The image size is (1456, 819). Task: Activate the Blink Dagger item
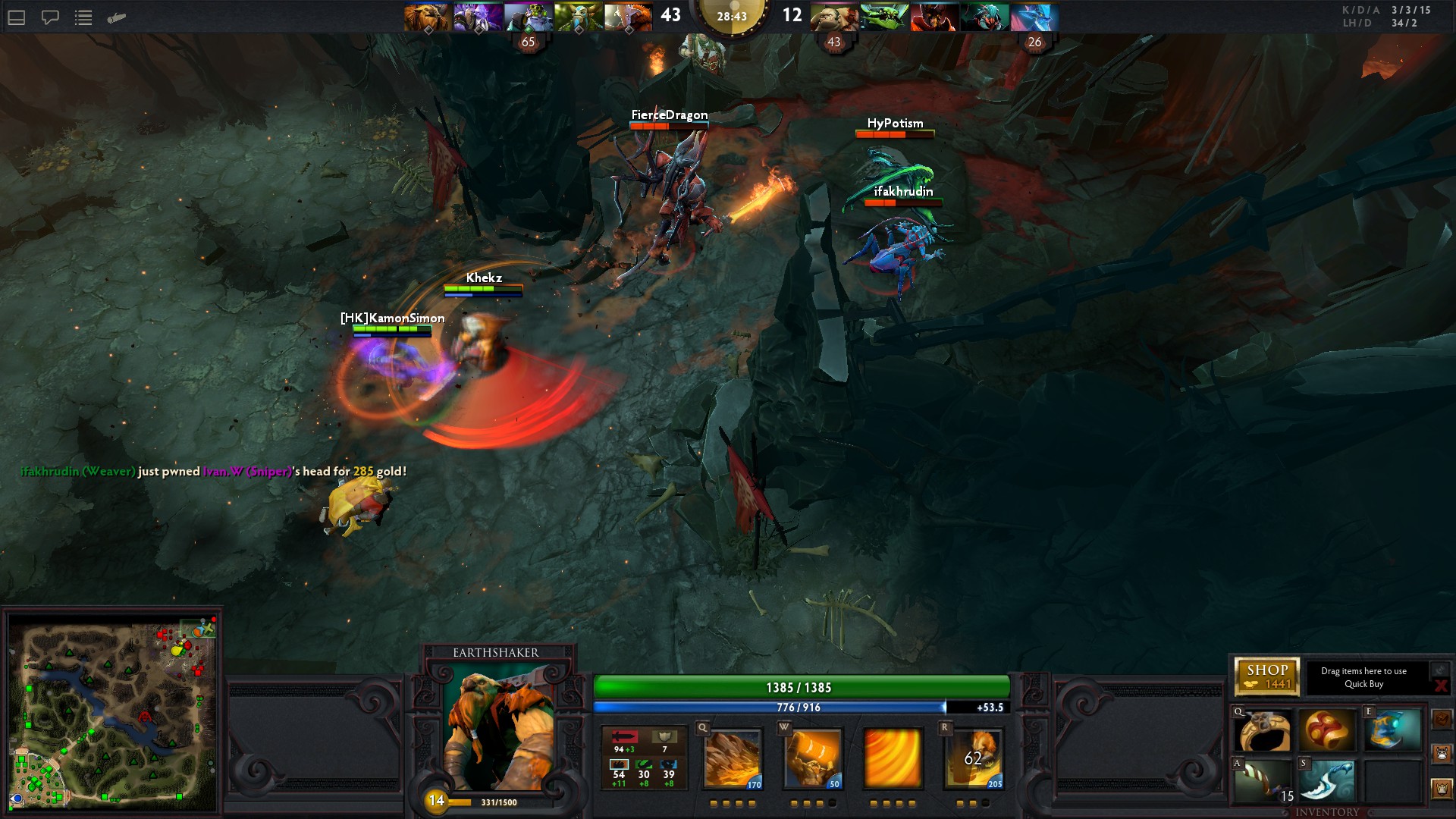click(1327, 781)
